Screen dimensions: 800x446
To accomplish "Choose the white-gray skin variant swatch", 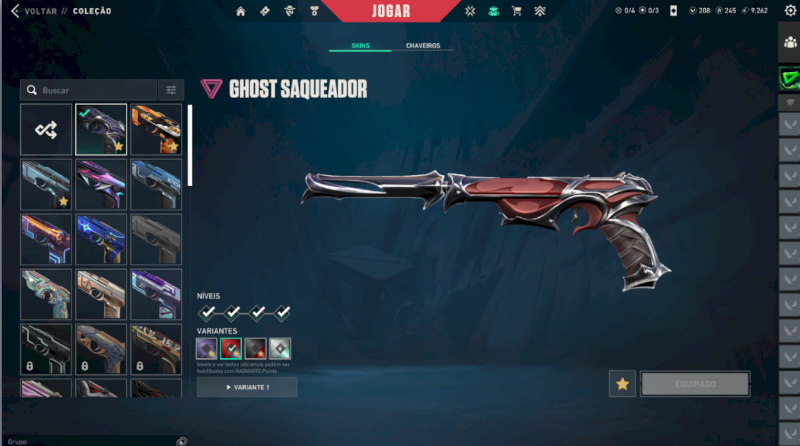I will pos(280,349).
